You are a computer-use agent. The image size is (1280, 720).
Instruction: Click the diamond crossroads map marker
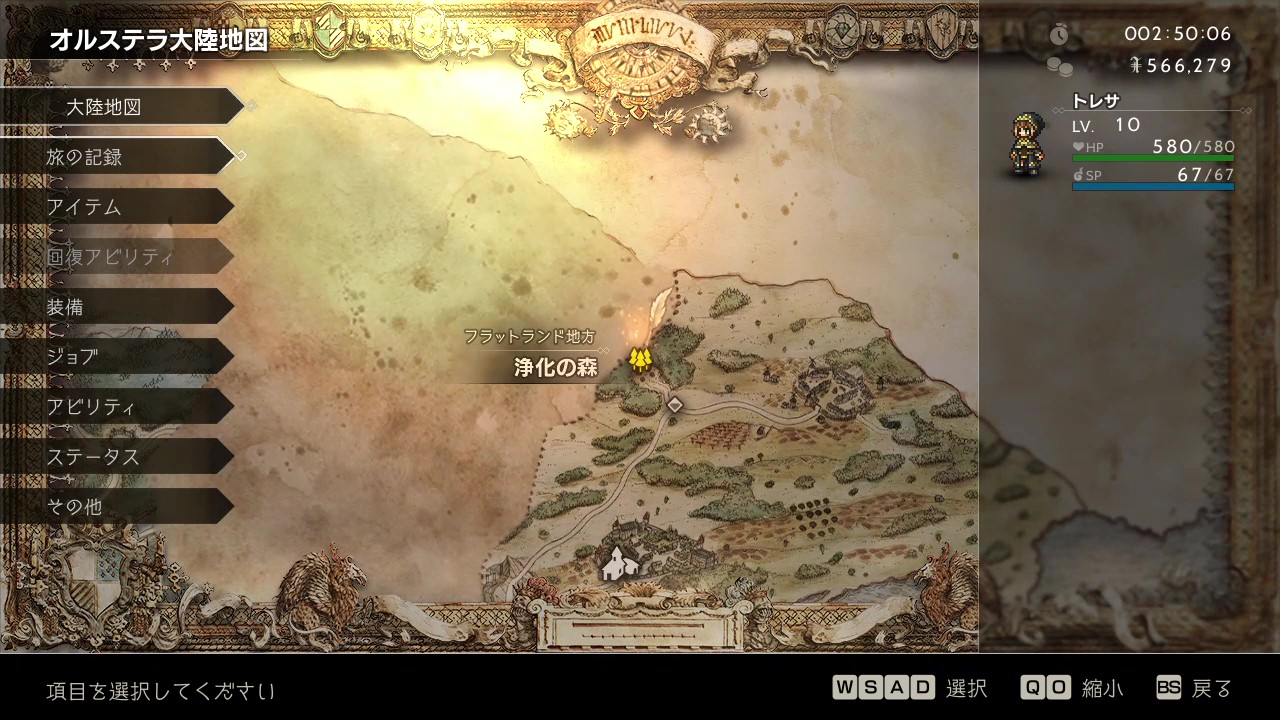click(x=675, y=404)
